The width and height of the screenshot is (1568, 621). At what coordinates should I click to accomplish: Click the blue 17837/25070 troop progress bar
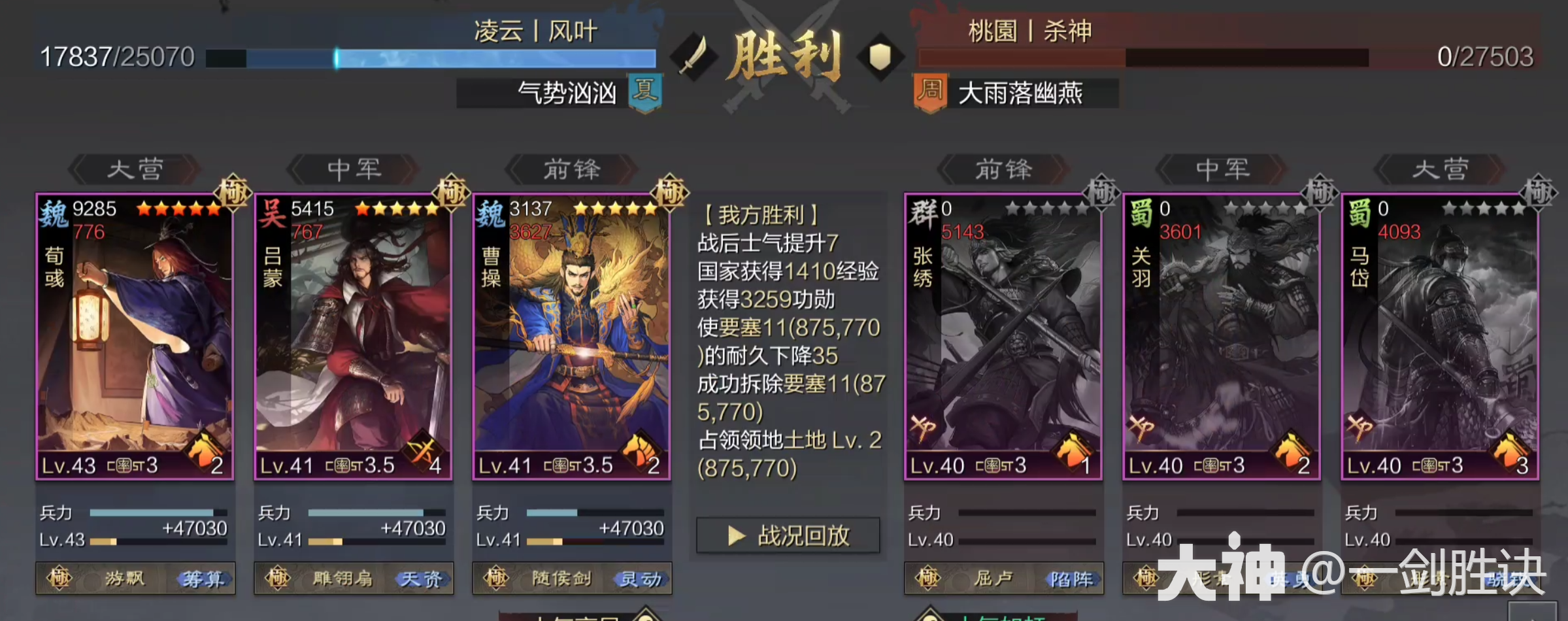tap(431, 58)
